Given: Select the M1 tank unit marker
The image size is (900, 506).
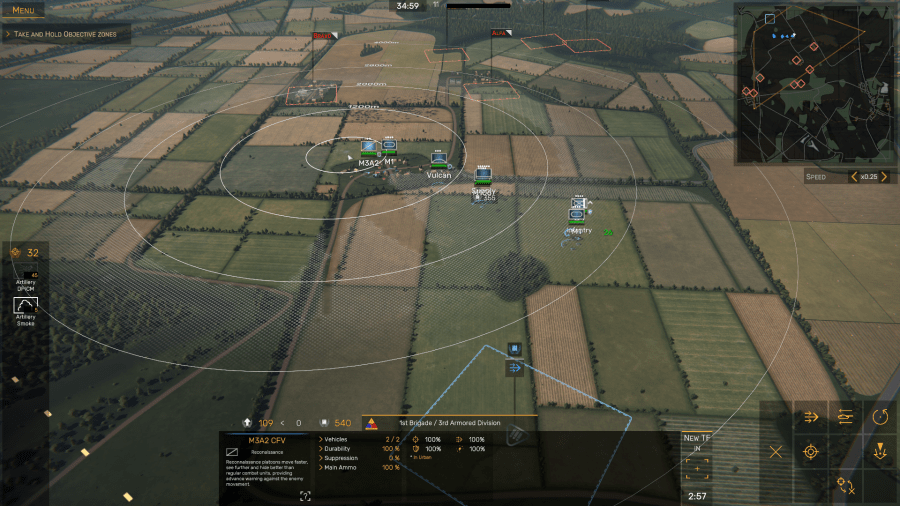Looking at the screenshot, I should (x=389, y=147).
